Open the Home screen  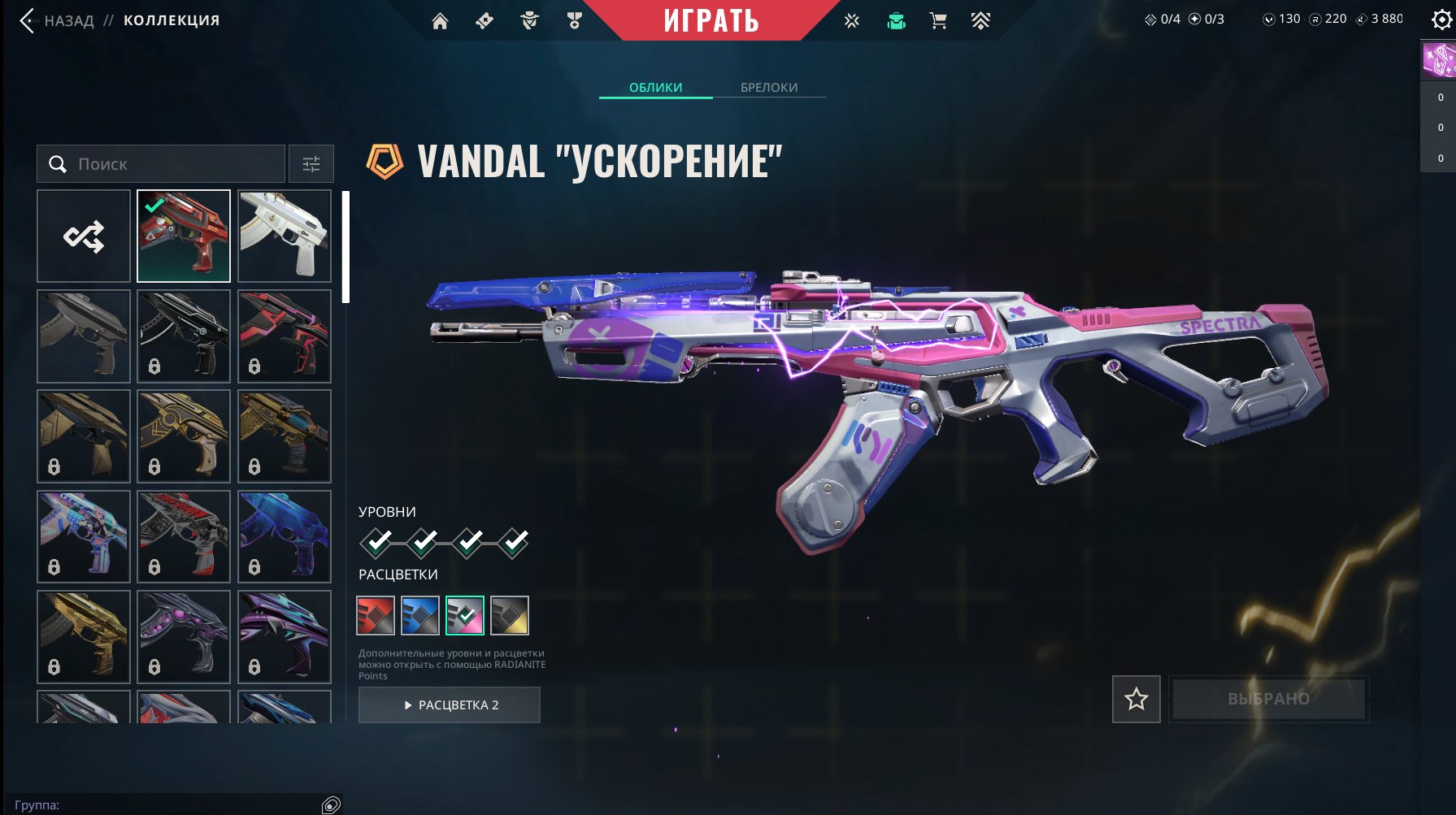tap(440, 20)
